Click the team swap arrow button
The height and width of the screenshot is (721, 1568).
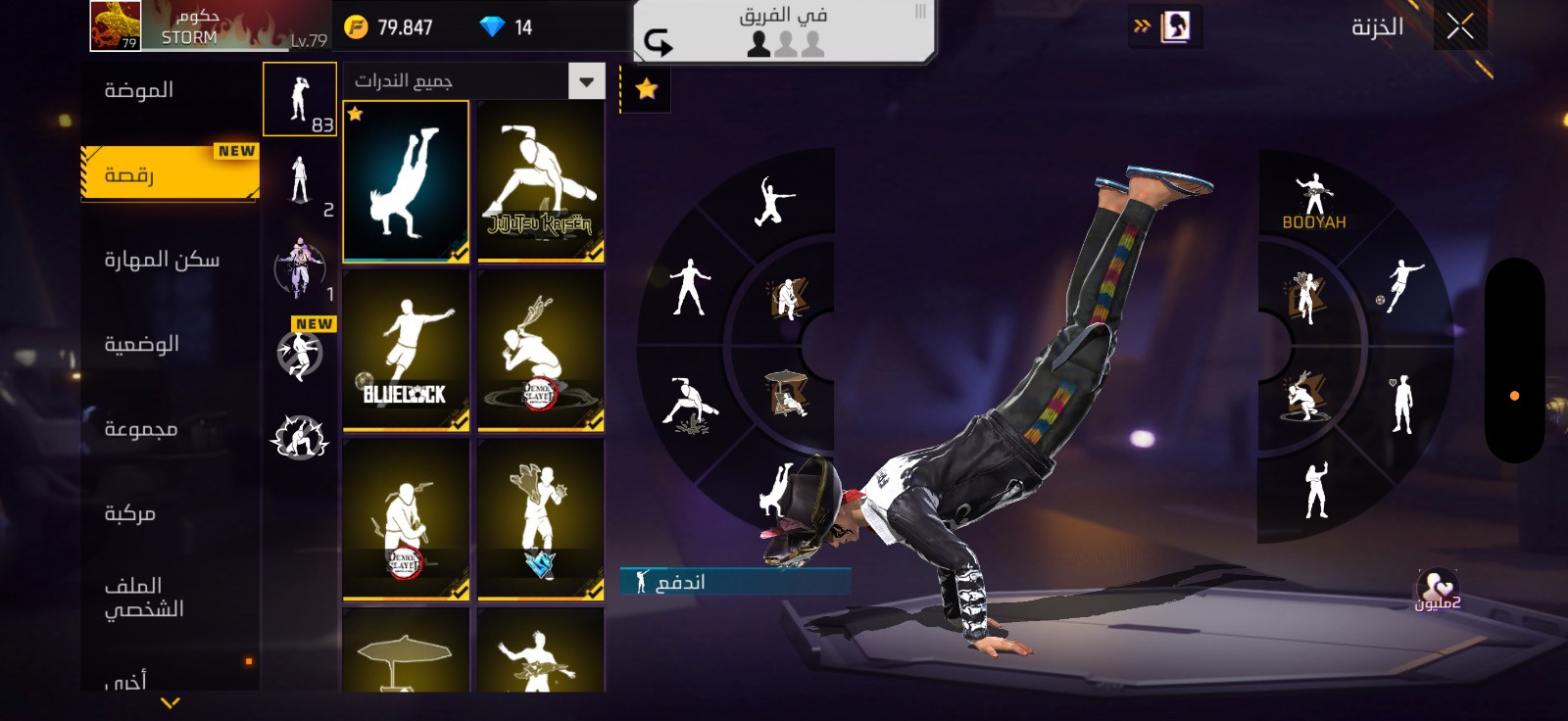[659, 42]
